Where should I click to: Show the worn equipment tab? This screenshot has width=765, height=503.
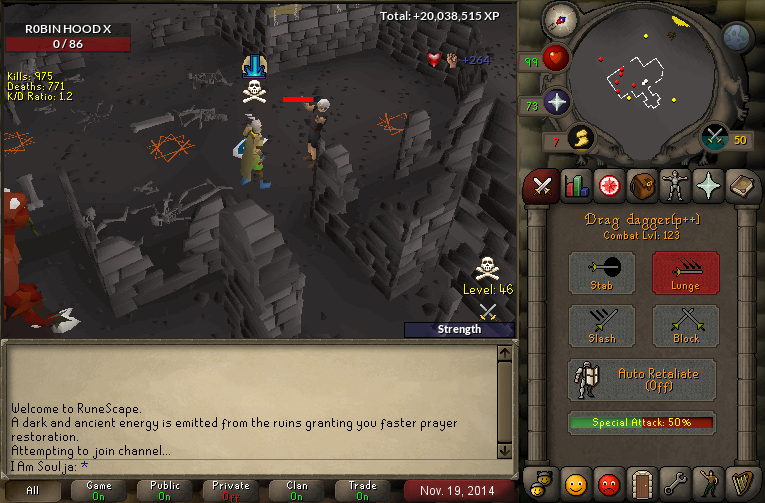[677, 186]
